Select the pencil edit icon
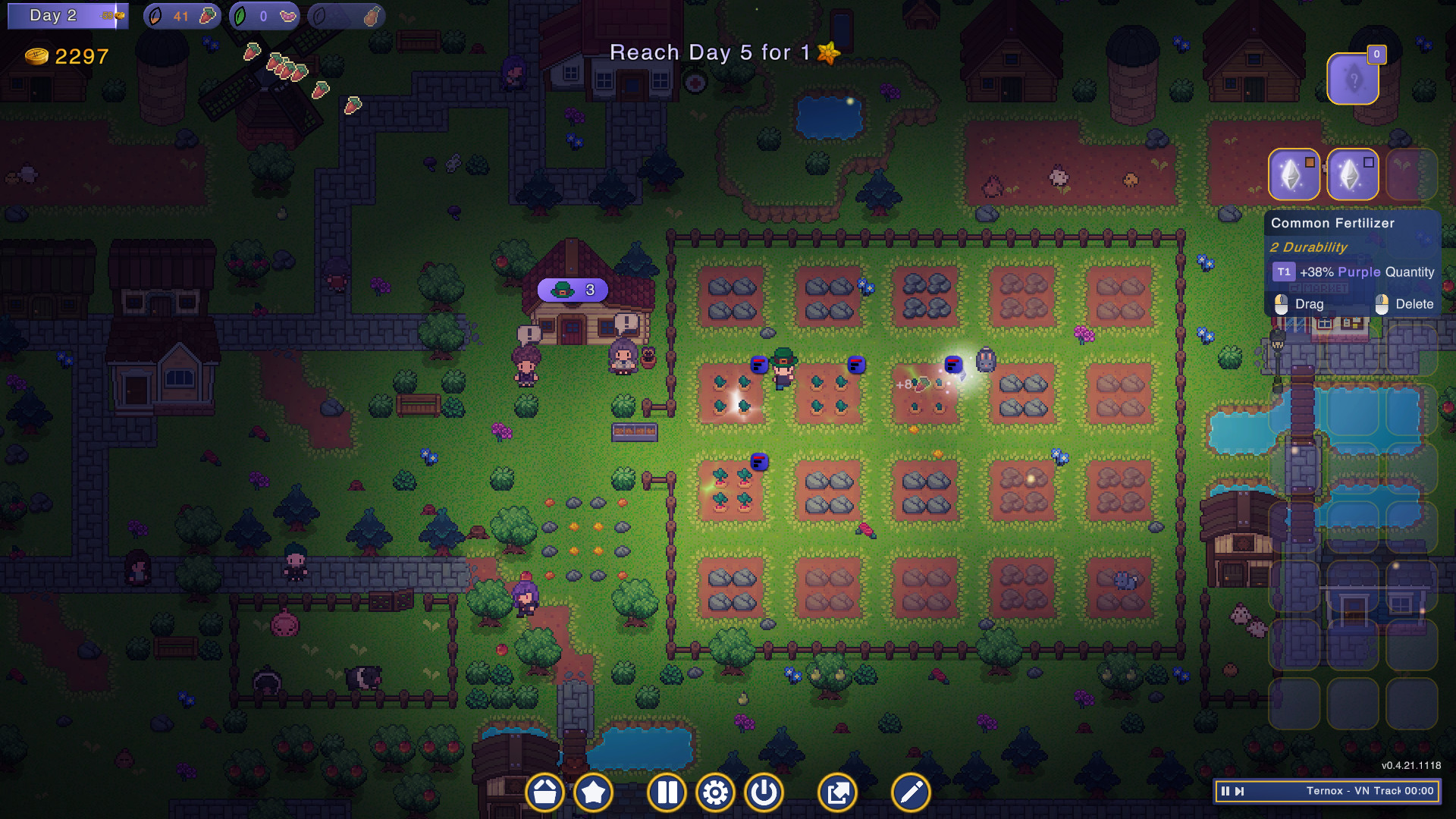Viewport: 1456px width, 819px height. [910, 792]
